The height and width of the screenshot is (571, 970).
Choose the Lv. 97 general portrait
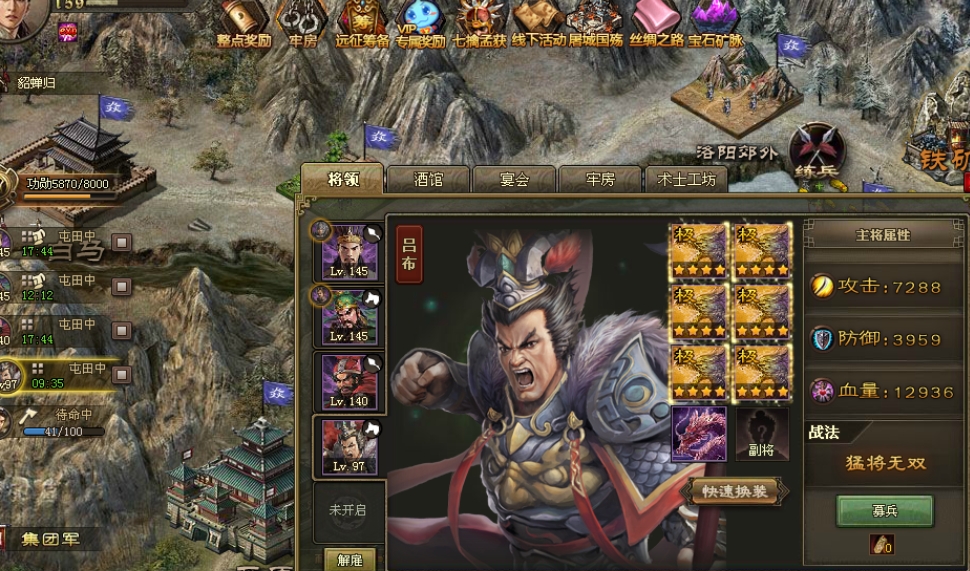[x=350, y=447]
